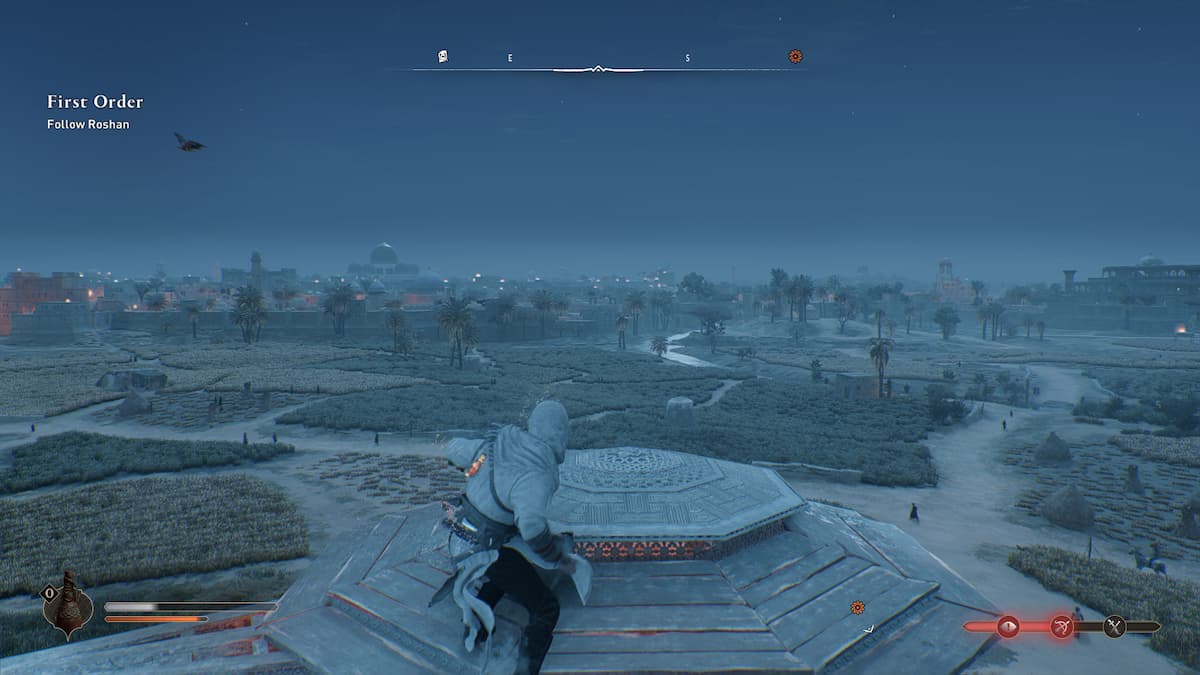Click the red eye notoriety icon

tap(1007, 627)
